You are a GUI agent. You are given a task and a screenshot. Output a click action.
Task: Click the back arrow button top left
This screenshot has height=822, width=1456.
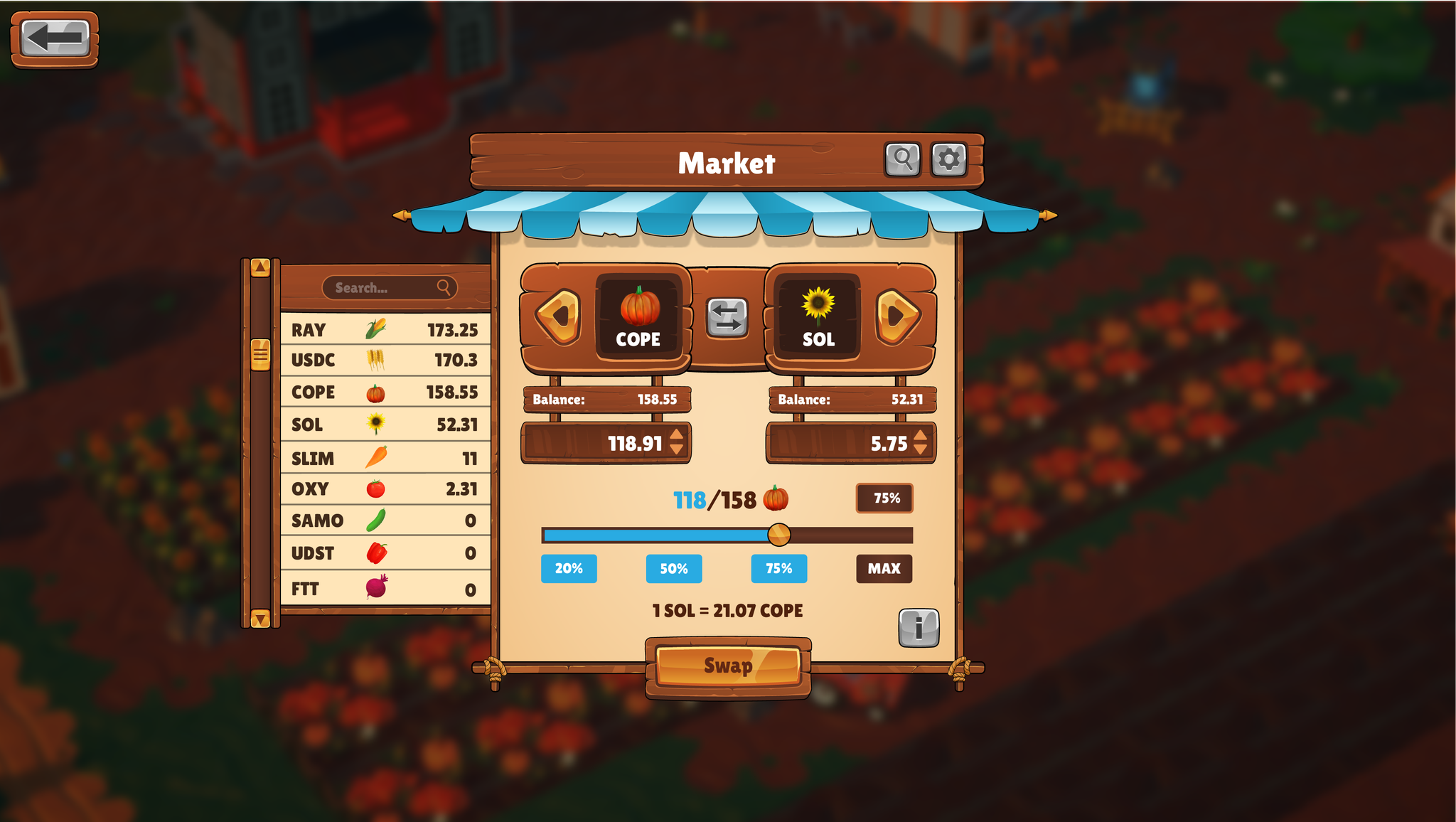(x=53, y=38)
